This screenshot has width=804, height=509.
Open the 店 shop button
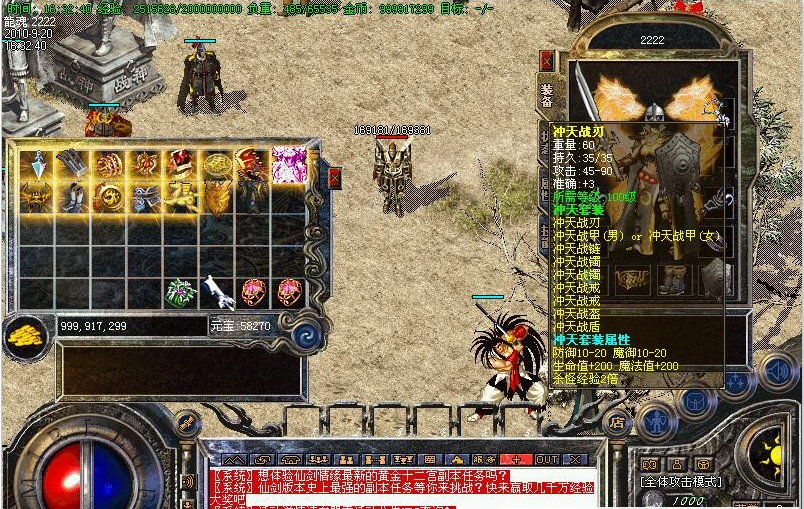coord(619,423)
